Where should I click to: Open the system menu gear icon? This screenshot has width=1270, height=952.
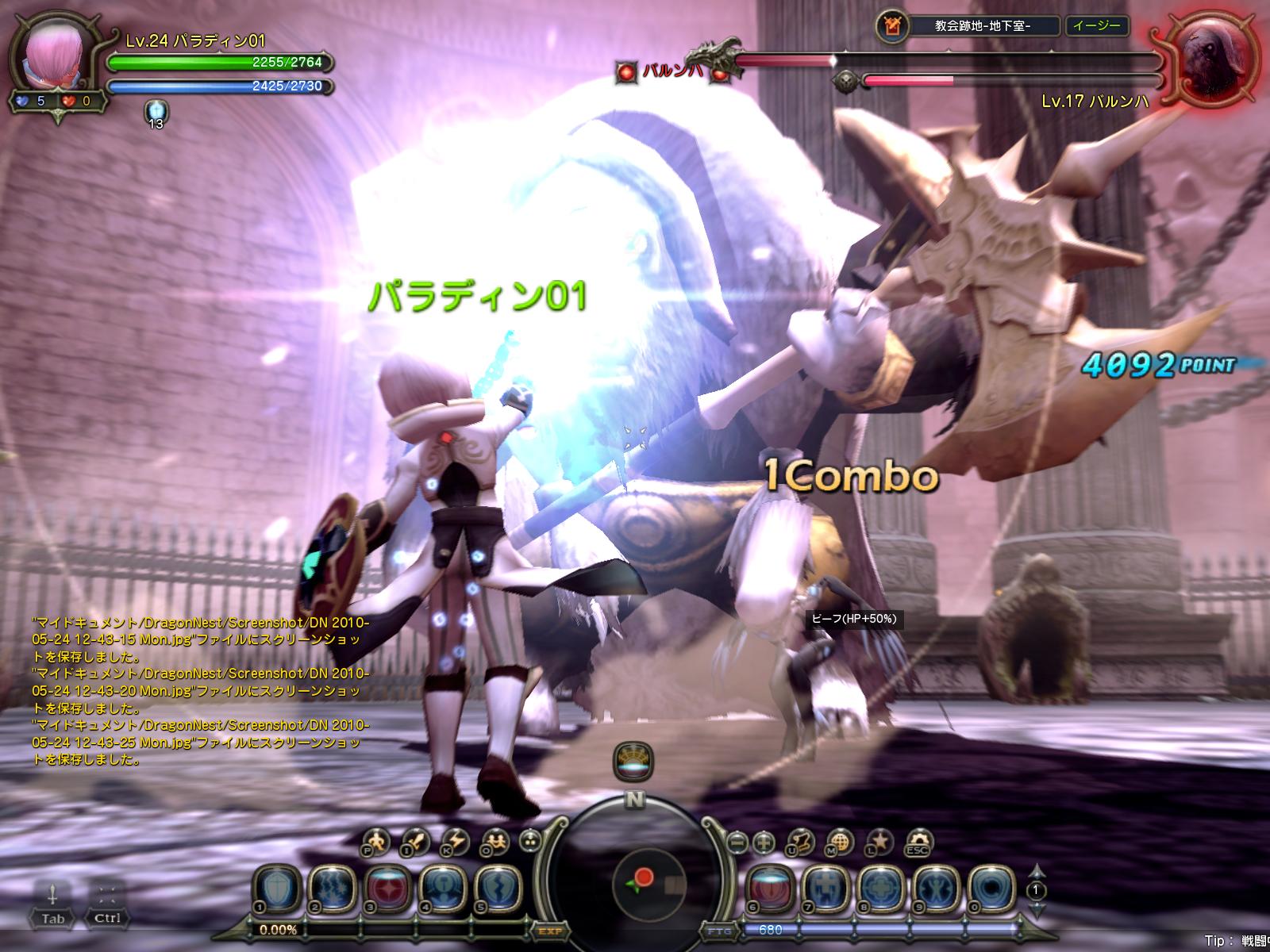pos(918,841)
